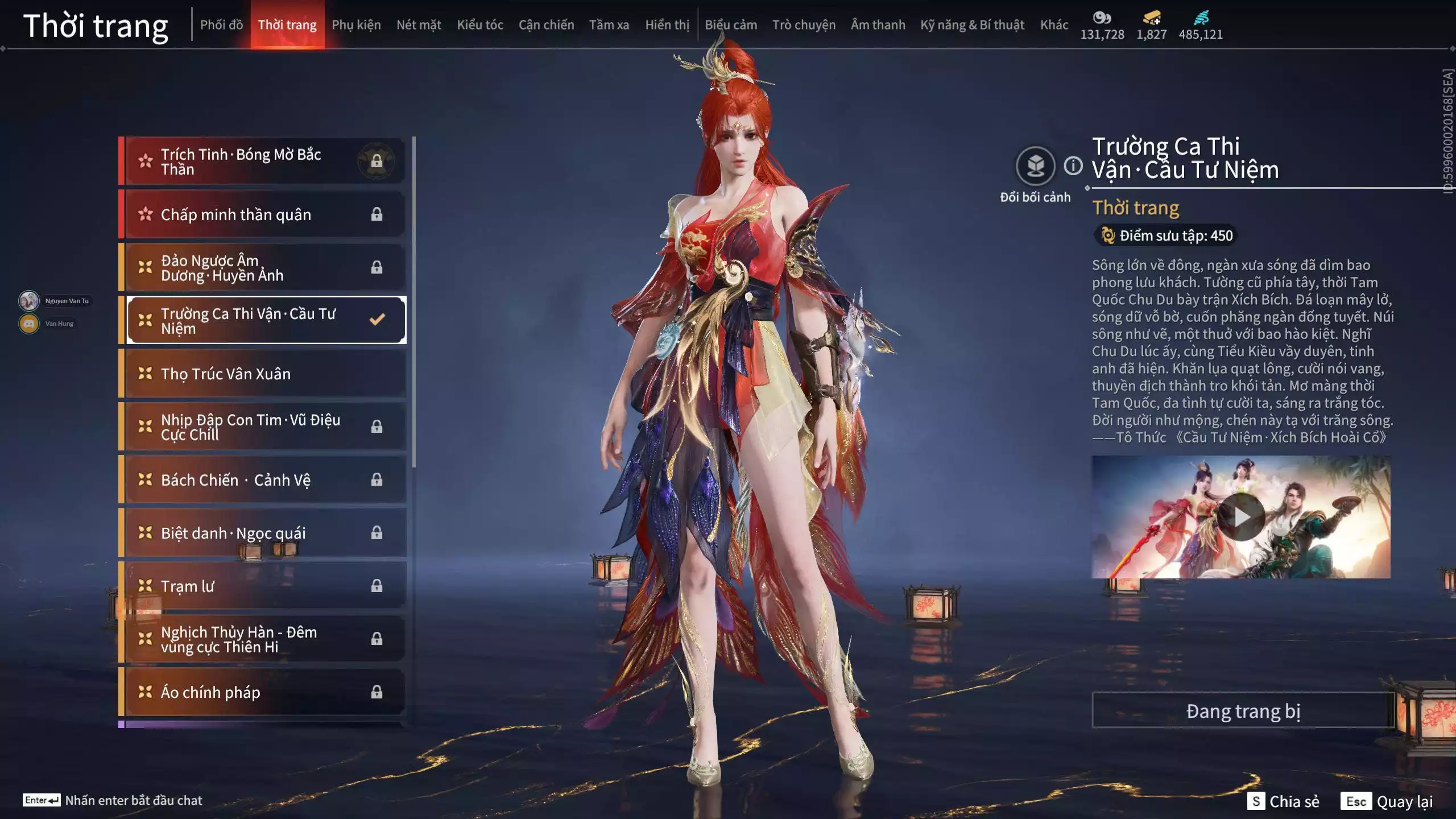Click the Đổi bối cảnh background button
1456x819 pixels.
[x=1035, y=166]
